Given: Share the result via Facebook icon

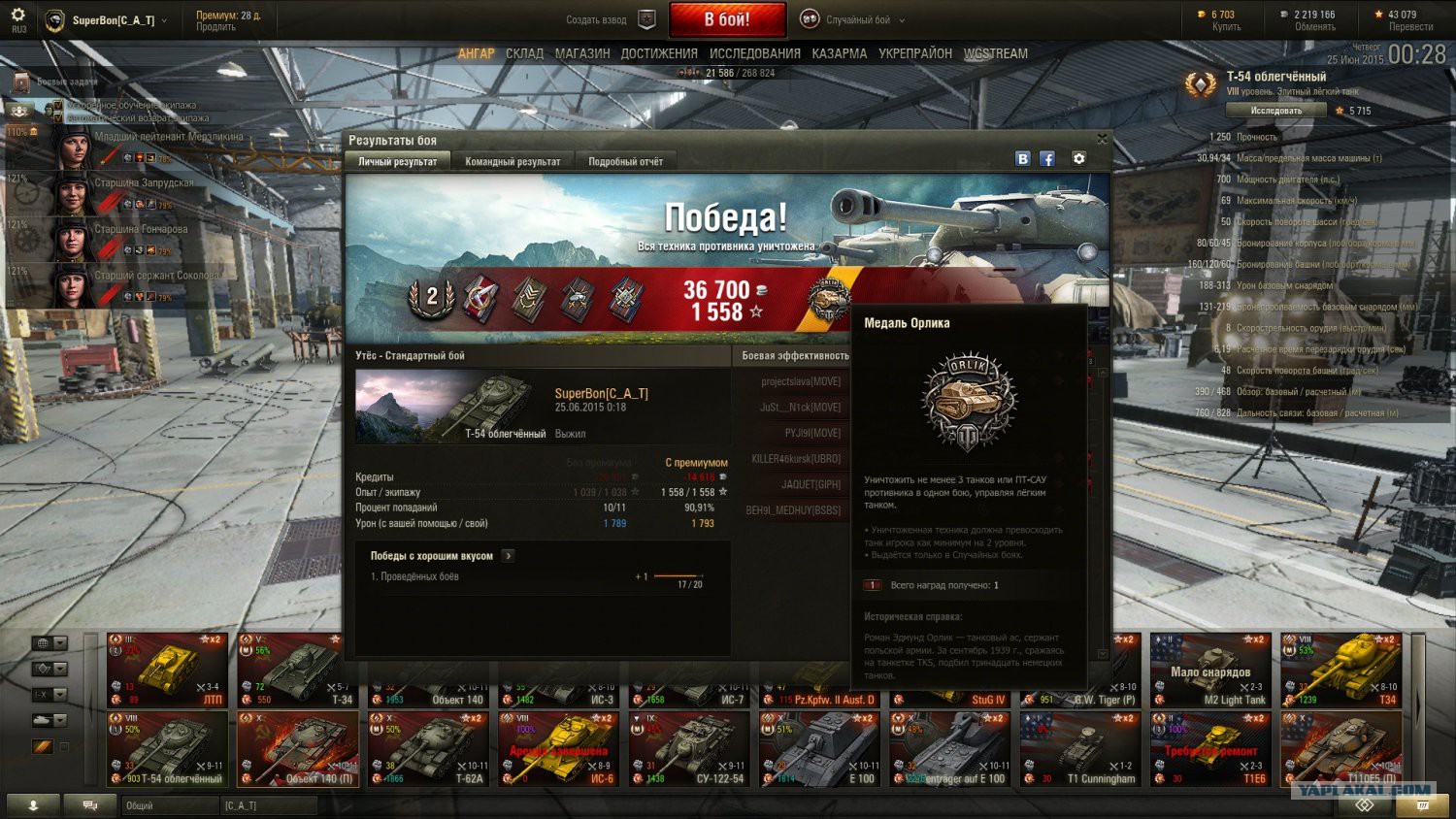Looking at the screenshot, I should (1047, 159).
